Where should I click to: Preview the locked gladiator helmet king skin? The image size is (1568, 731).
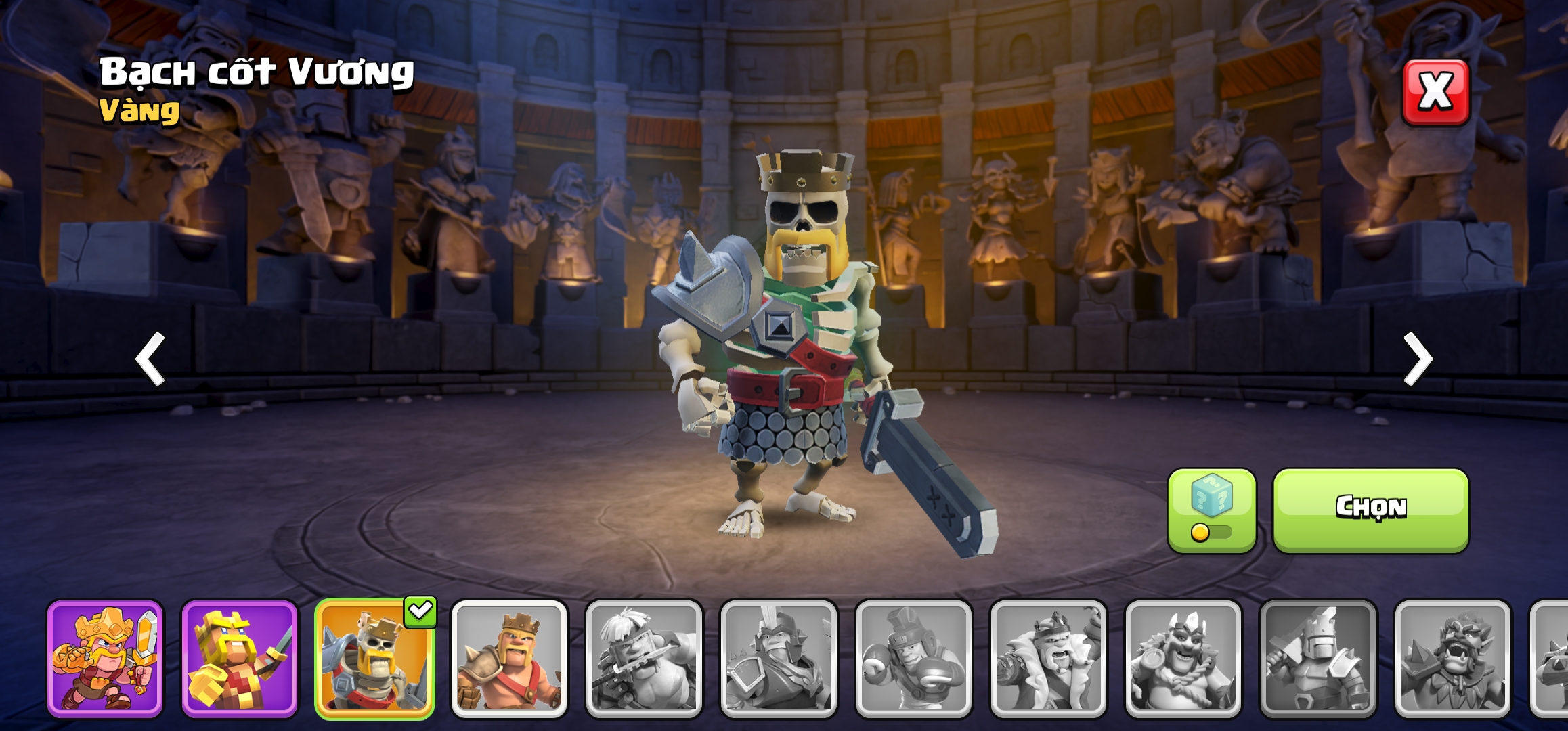pos(779,658)
